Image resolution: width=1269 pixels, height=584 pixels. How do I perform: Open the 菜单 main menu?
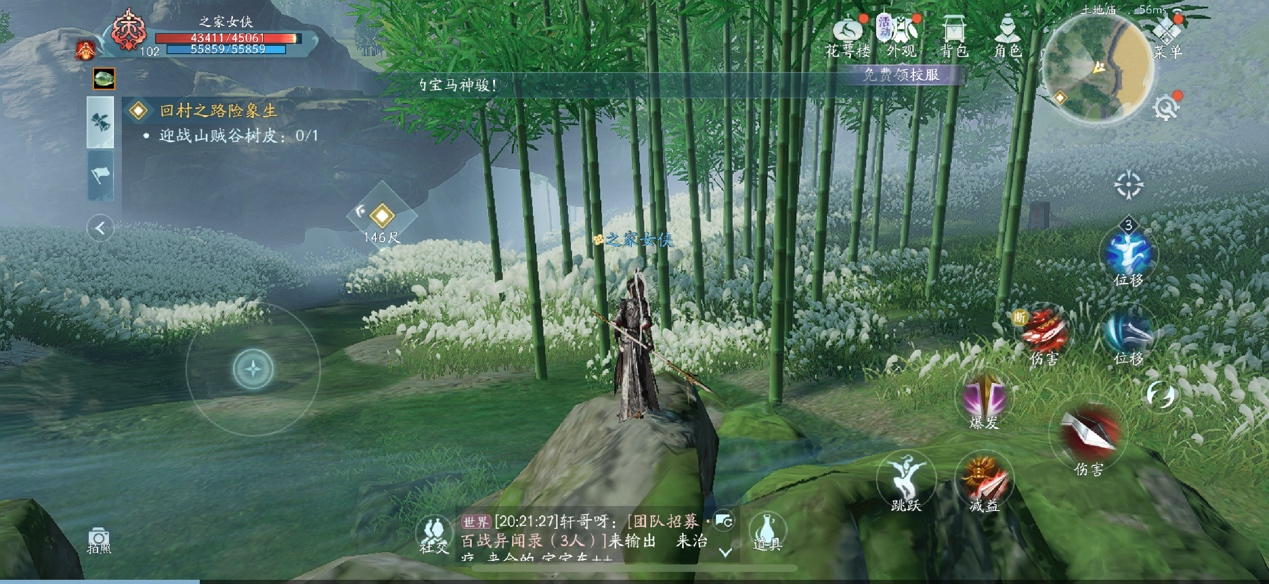(x=1167, y=34)
